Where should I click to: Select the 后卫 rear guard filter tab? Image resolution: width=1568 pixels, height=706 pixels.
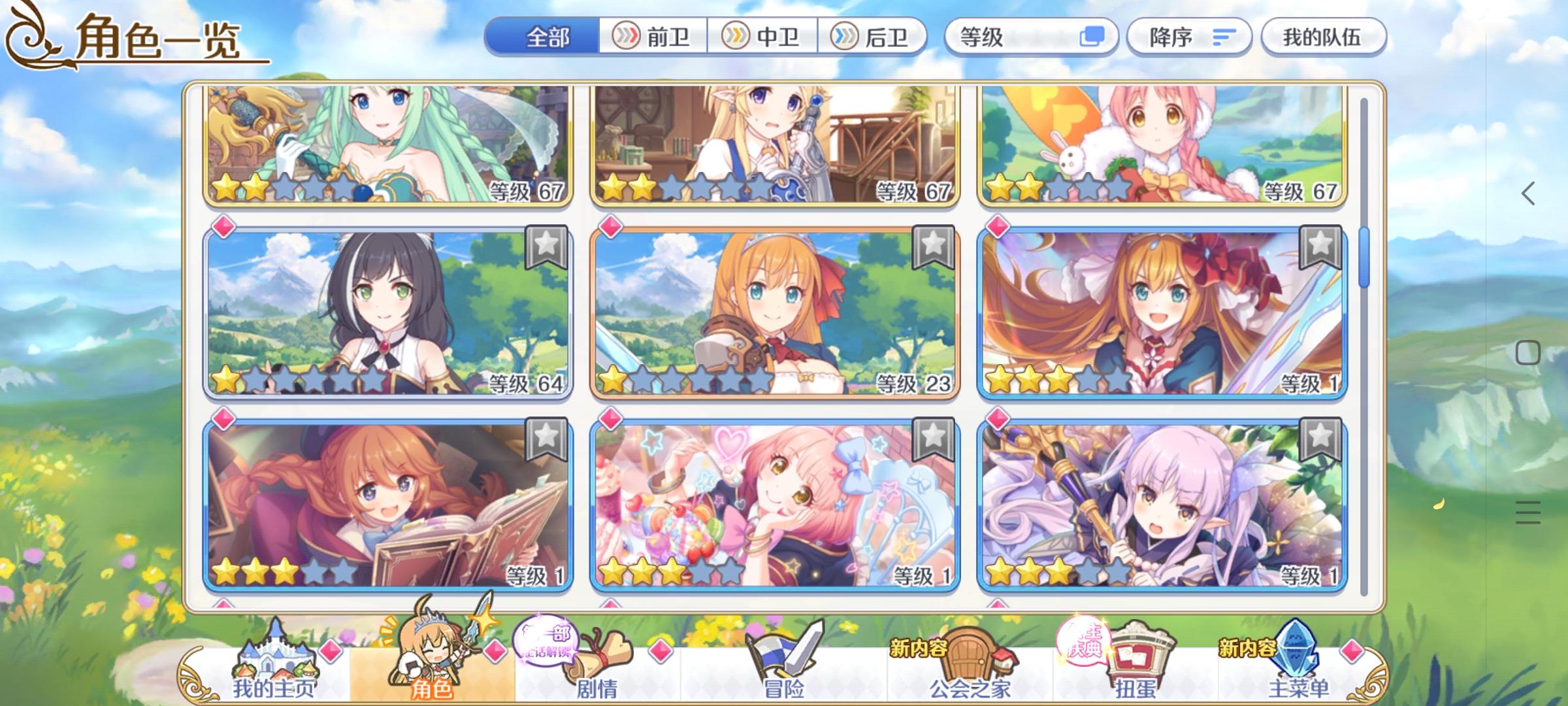coord(876,37)
